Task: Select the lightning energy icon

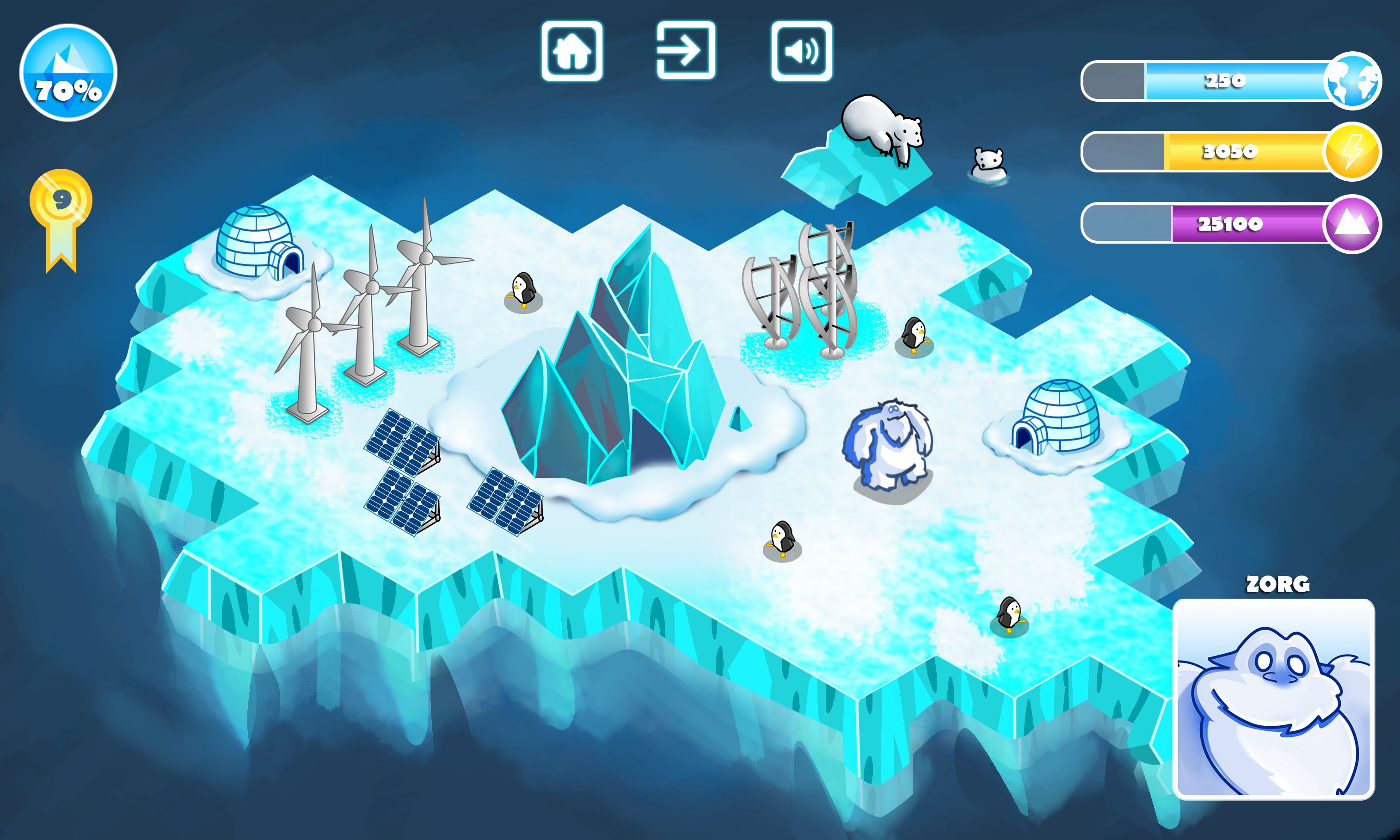Action: (1352, 152)
